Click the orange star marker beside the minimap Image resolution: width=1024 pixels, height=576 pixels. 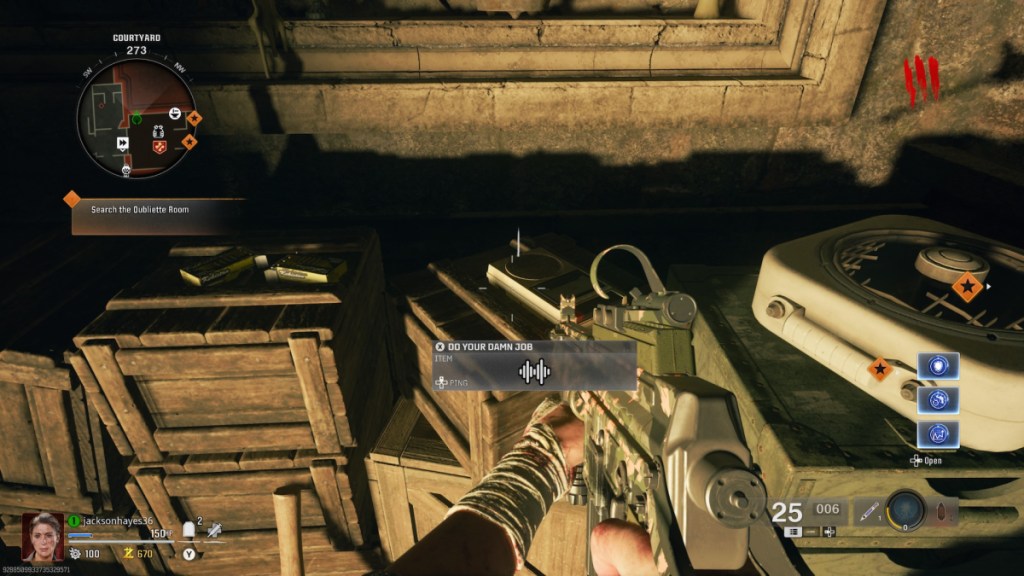click(194, 118)
